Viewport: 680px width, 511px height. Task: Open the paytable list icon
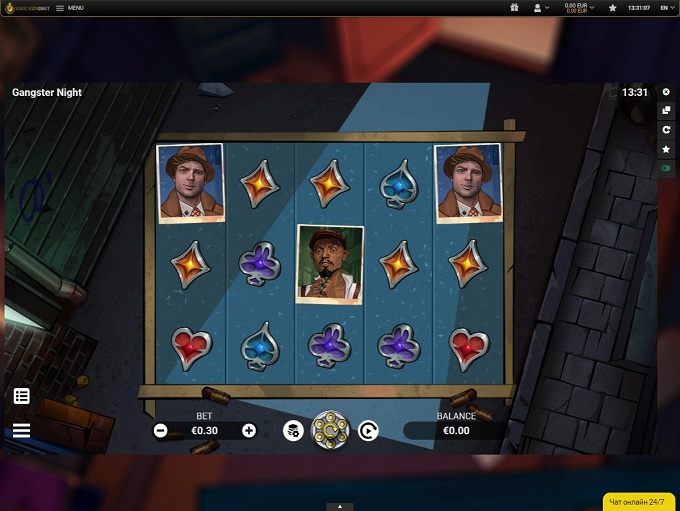[21, 396]
